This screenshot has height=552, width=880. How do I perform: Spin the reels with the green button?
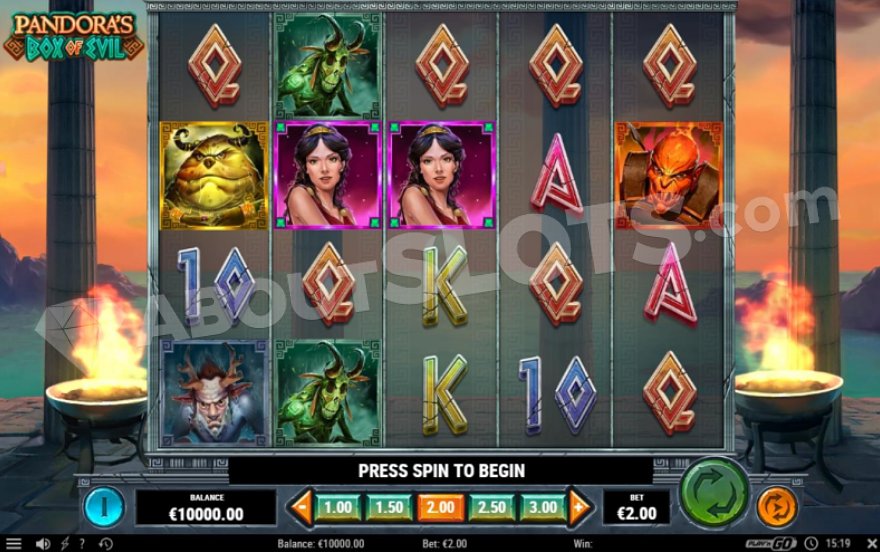pos(714,492)
